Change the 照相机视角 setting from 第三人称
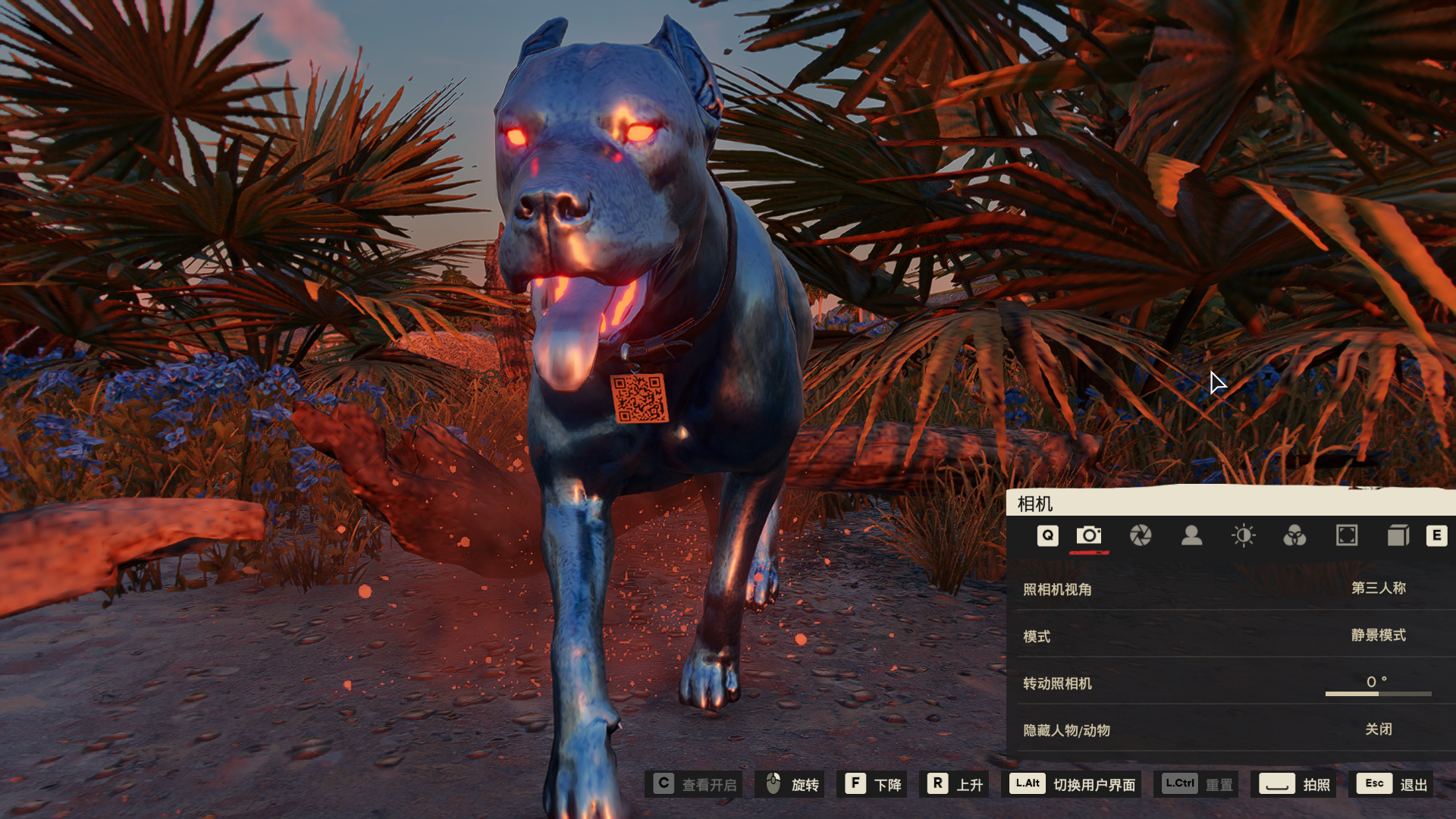Viewport: 1456px width, 819px height. pyautogui.click(x=1378, y=588)
